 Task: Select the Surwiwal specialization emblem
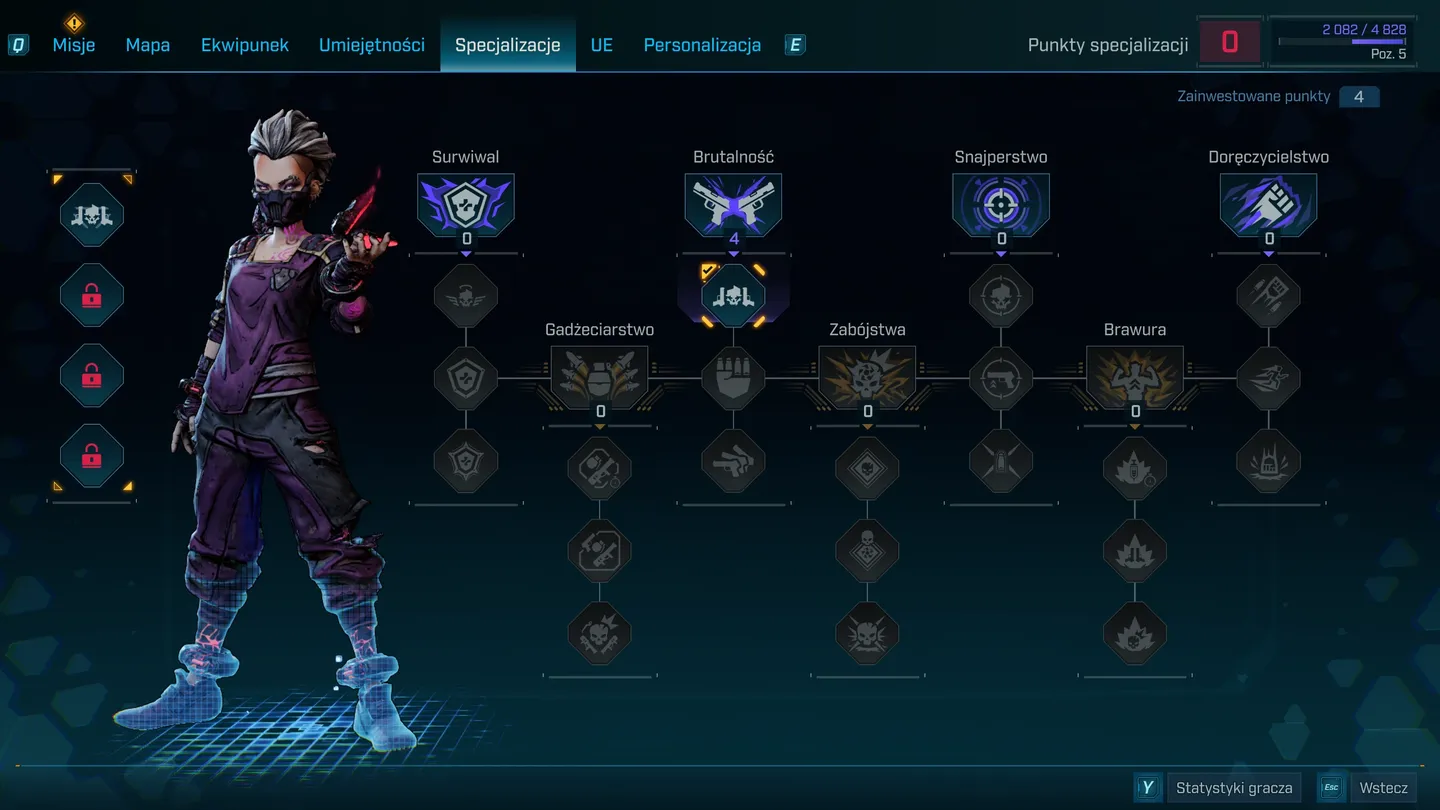coord(466,204)
